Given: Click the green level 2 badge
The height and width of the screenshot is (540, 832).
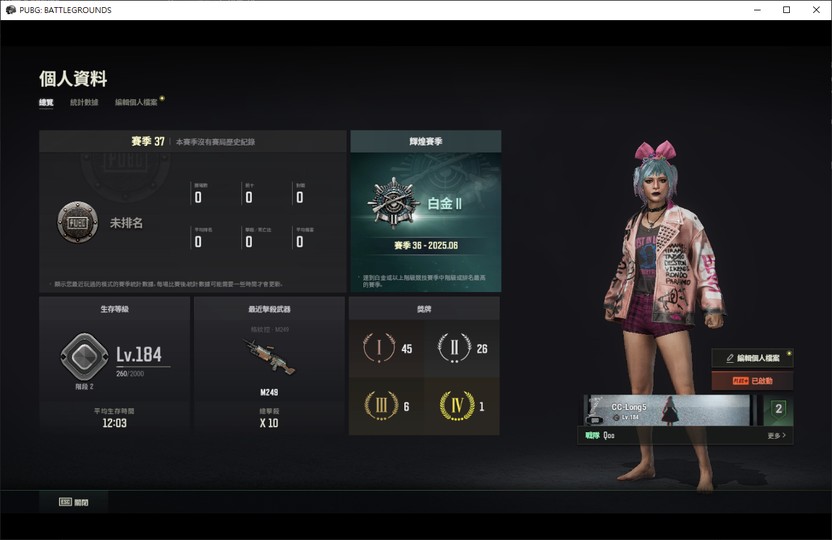Looking at the screenshot, I should coord(778,410).
